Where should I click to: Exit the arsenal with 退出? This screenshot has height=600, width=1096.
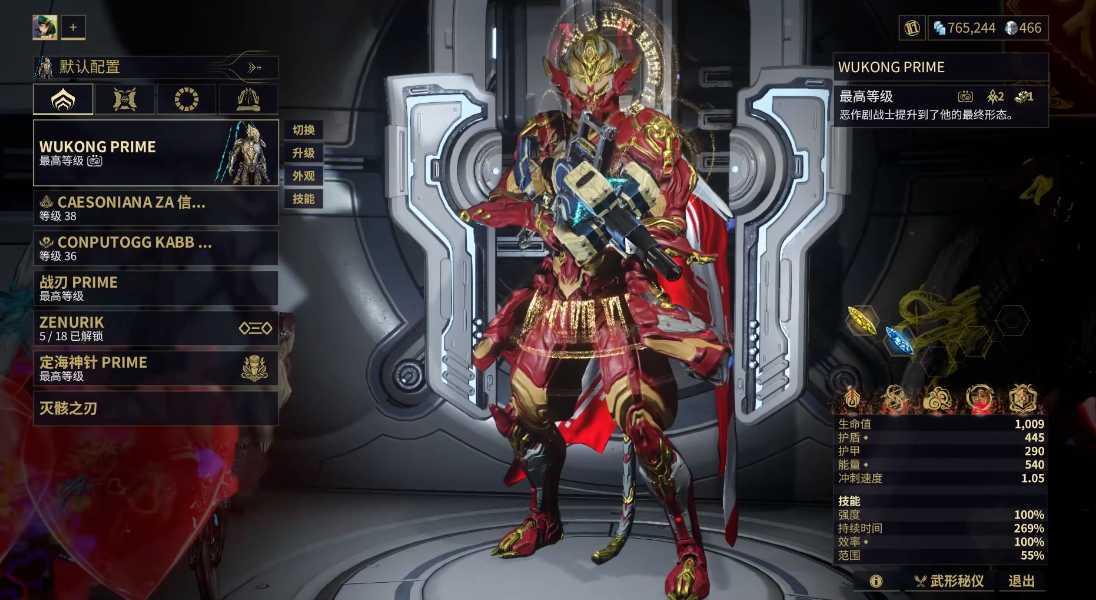pyautogui.click(x=1021, y=581)
